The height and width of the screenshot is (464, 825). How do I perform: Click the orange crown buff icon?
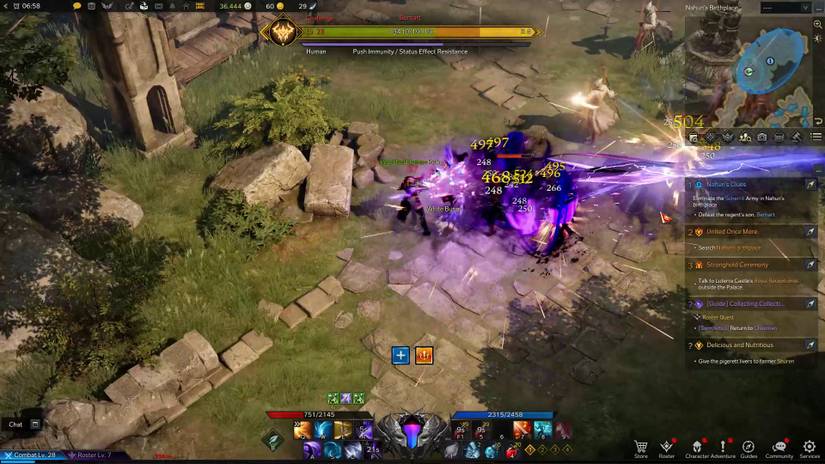(423, 355)
